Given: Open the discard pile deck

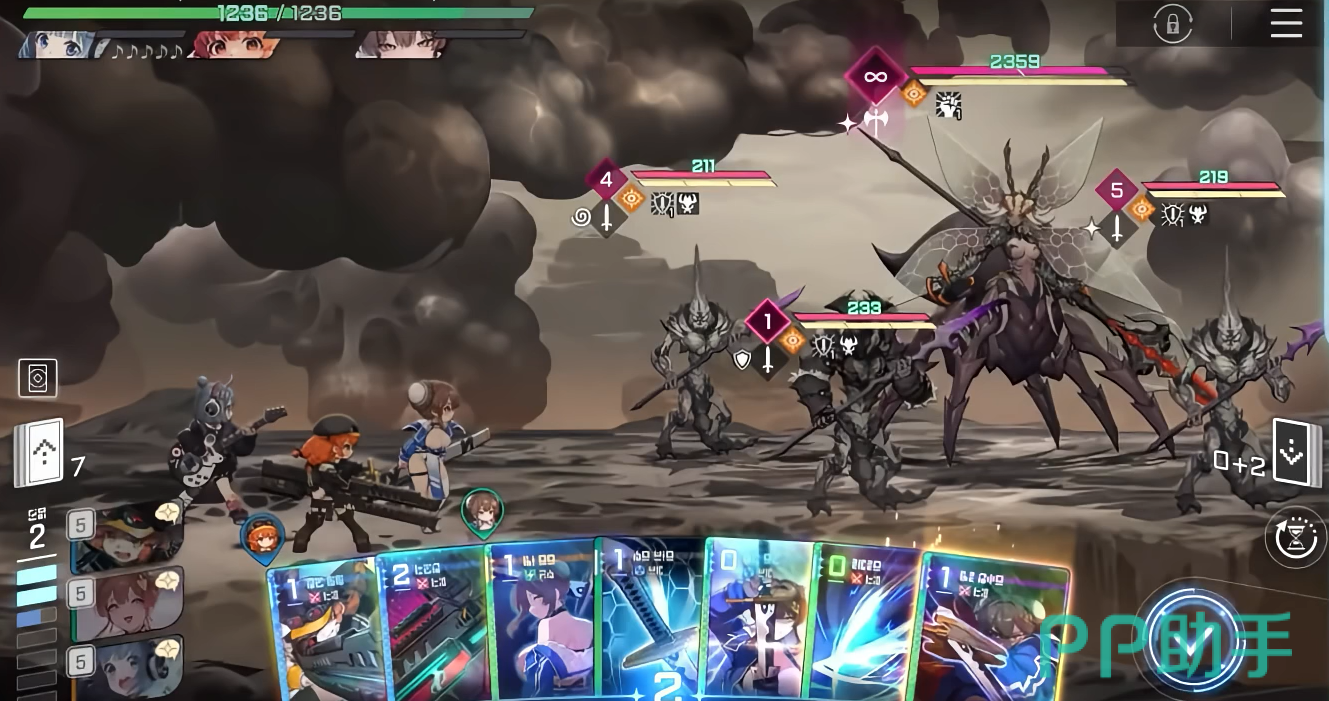Looking at the screenshot, I should (1294, 453).
